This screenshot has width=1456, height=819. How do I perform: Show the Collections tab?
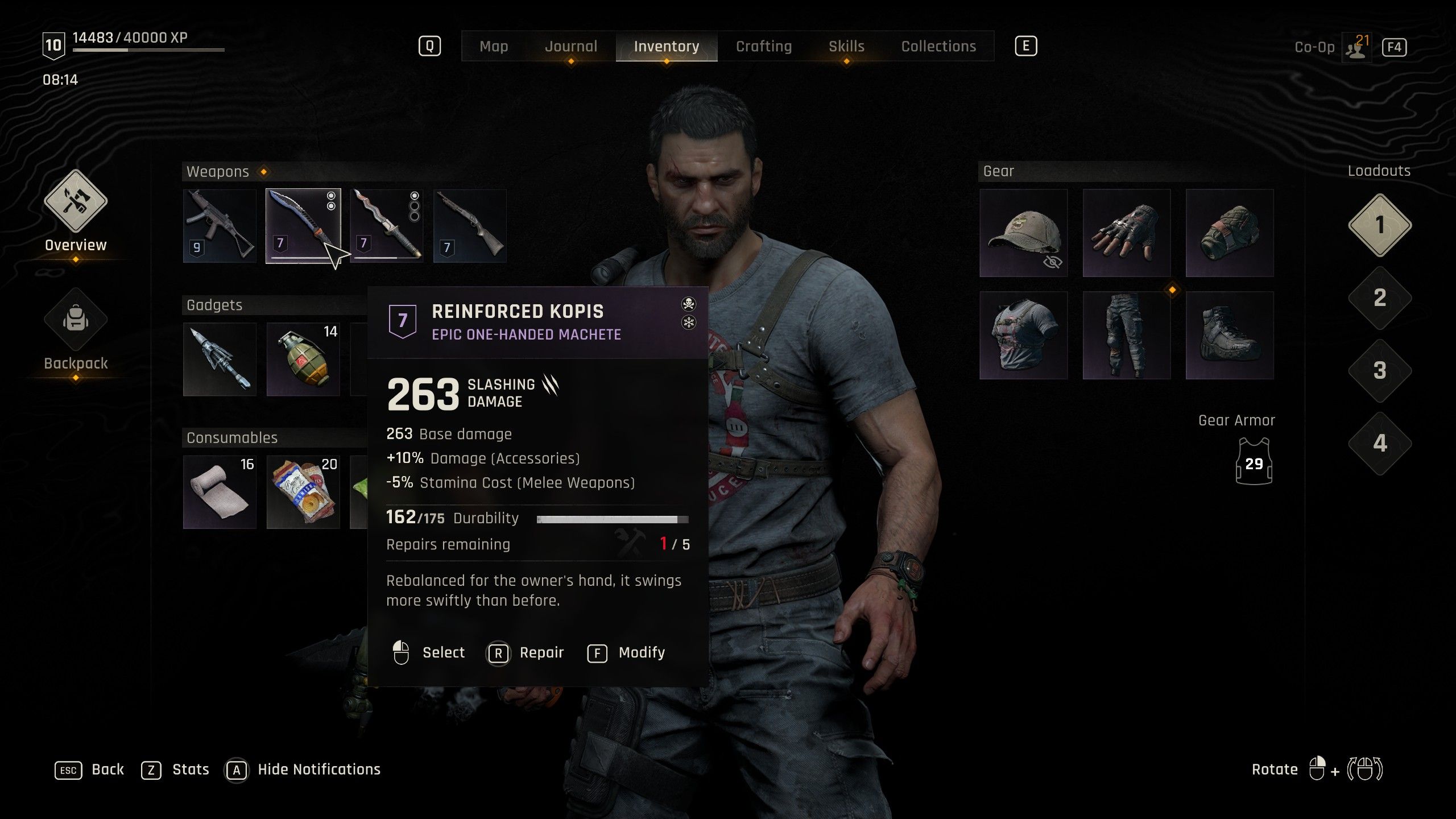[x=938, y=47]
